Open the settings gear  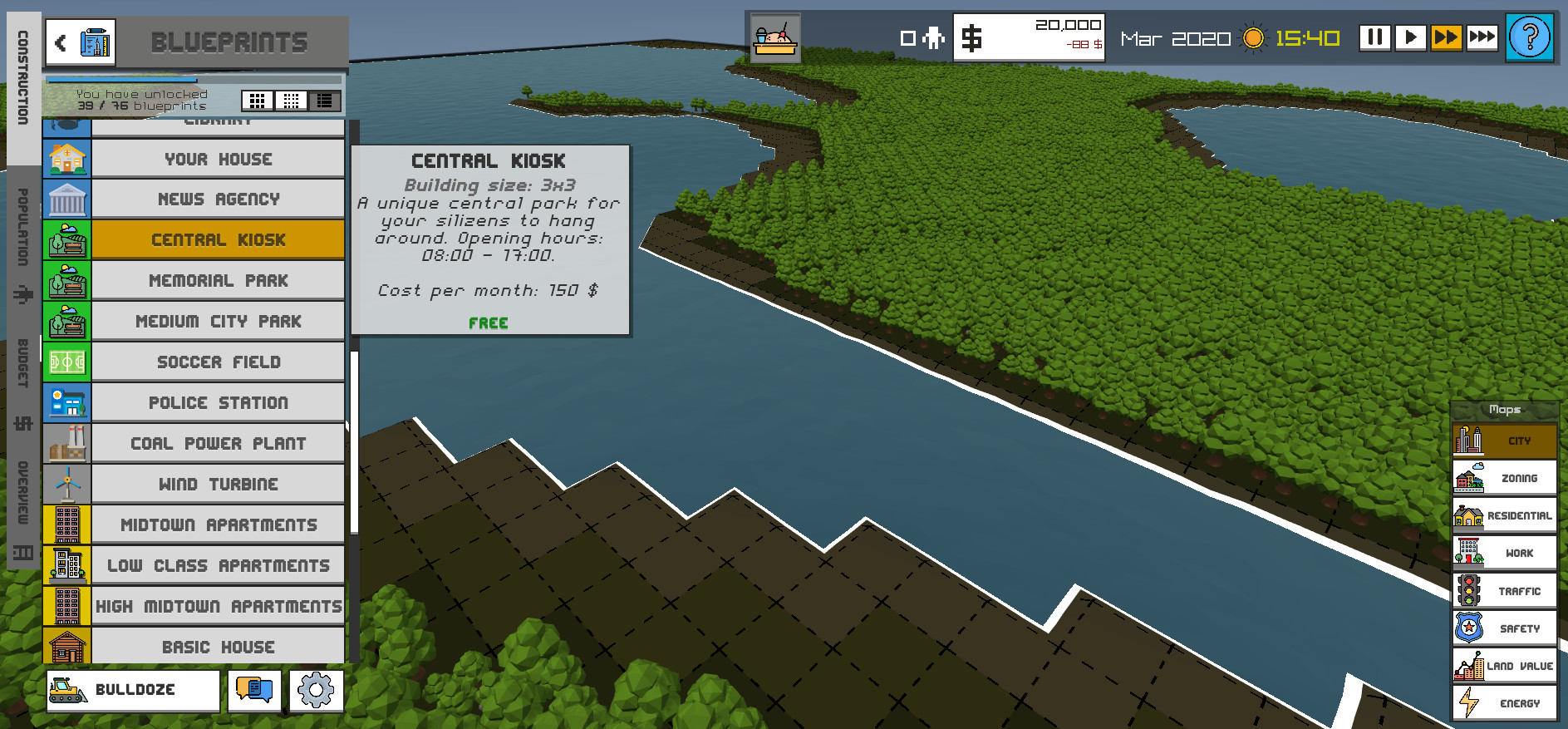click(x=316, y=690)
